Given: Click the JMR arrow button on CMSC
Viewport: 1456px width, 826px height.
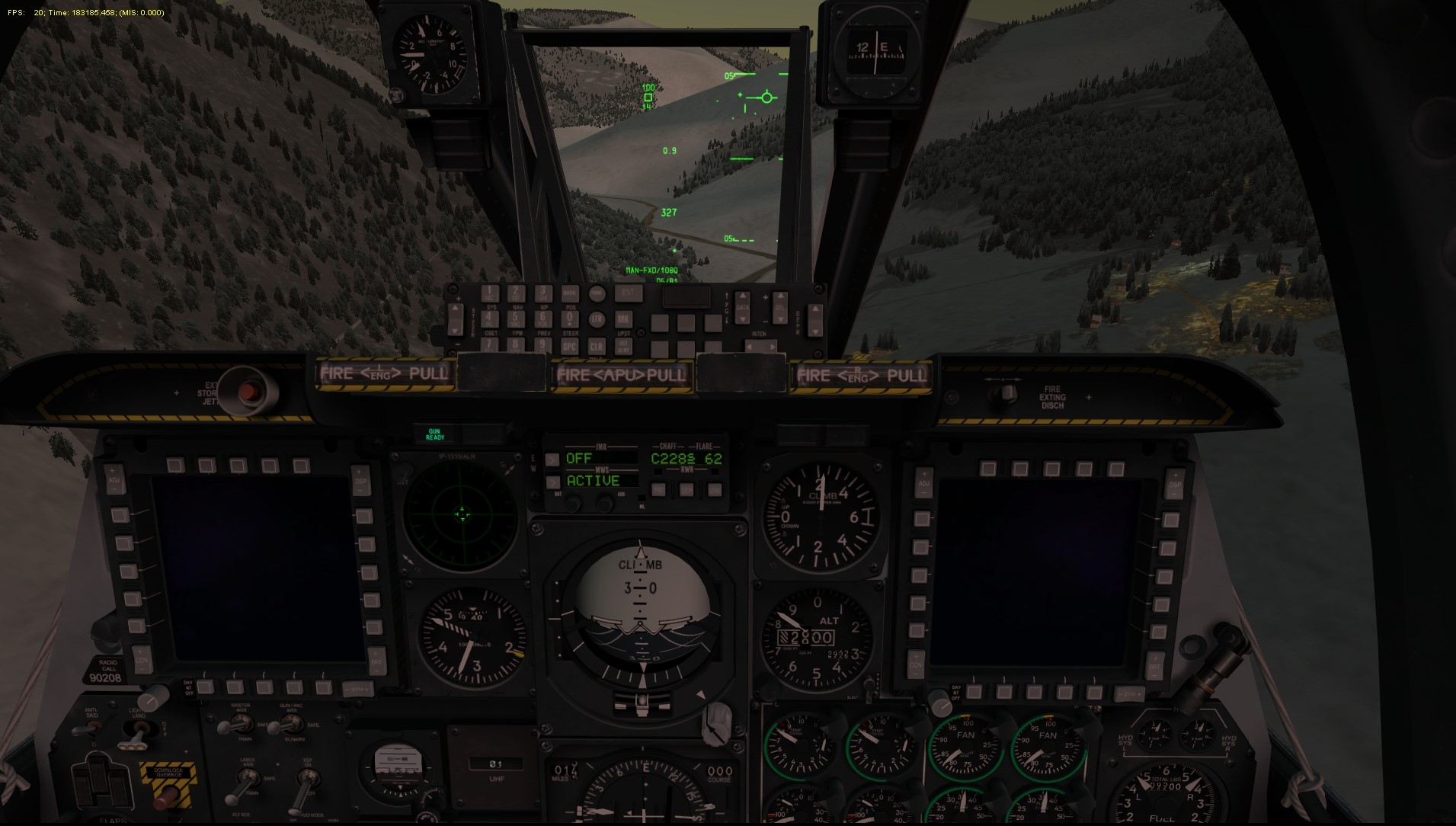Looking at the screenshot, I should tap(552, 459).
